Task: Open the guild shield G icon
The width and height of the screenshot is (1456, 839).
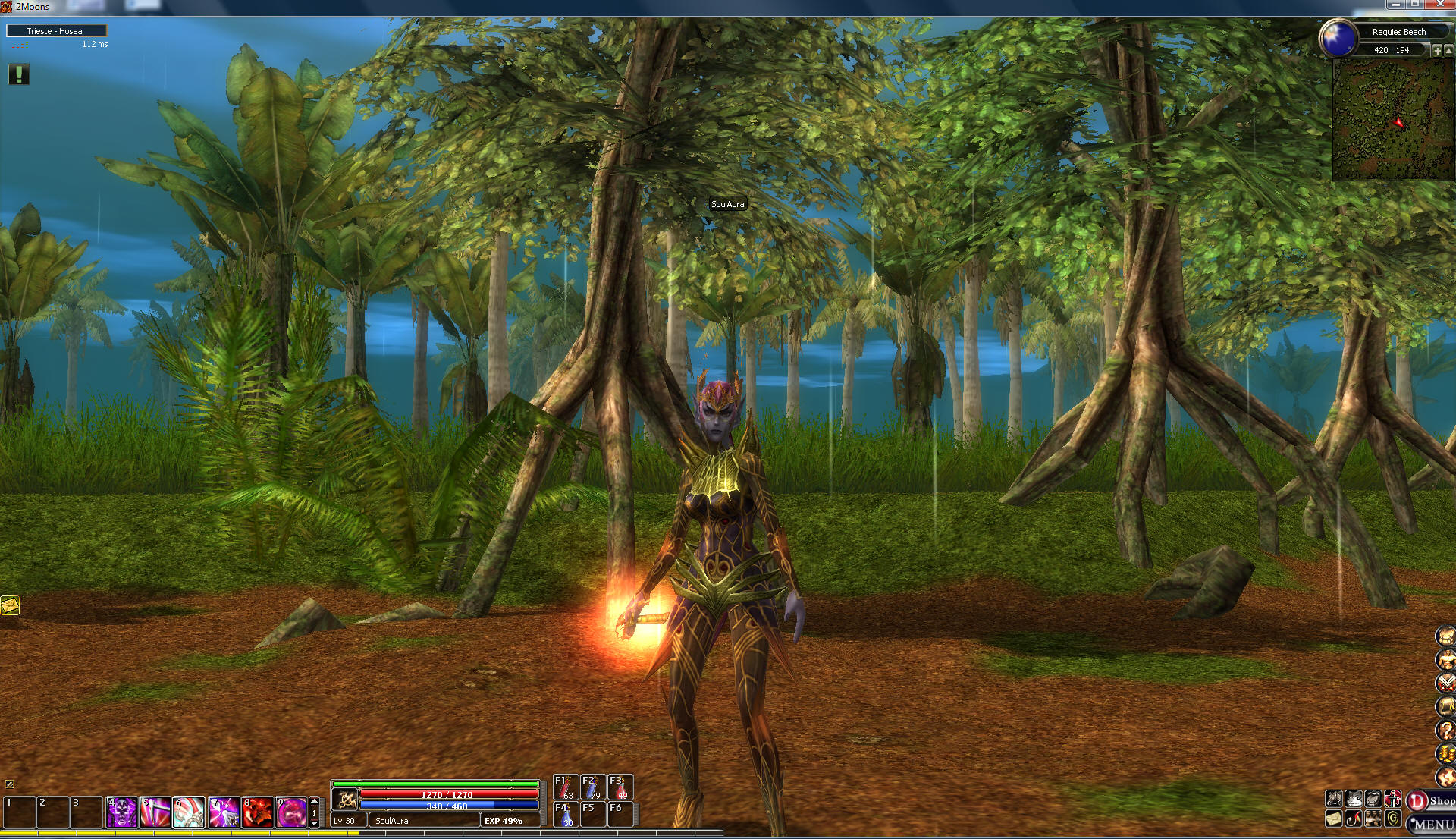Action: 1392,819
